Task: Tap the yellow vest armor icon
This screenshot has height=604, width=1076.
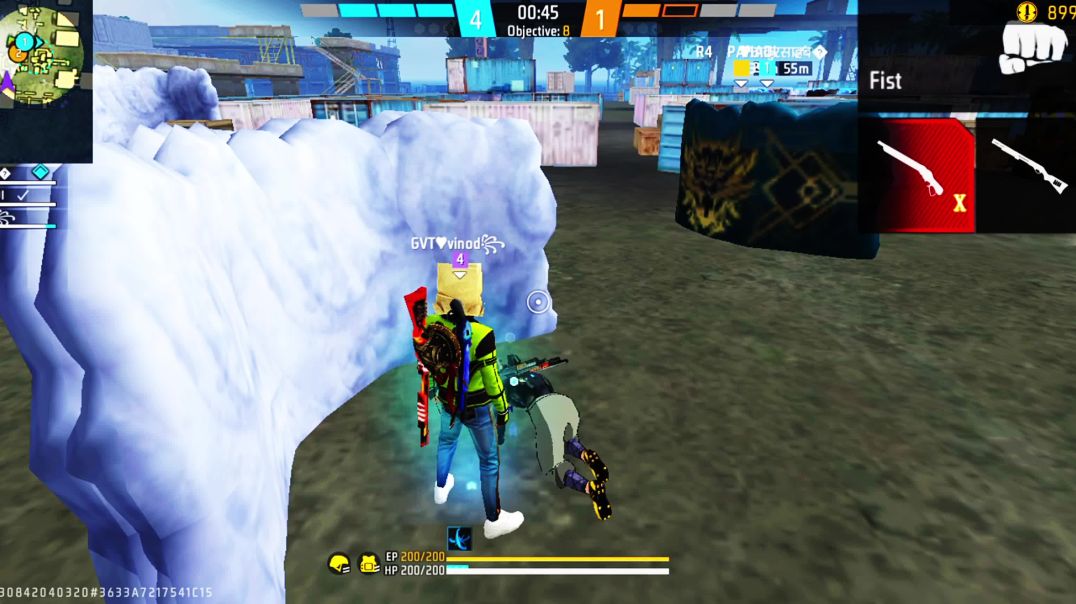Action: [x=369, y=564]
